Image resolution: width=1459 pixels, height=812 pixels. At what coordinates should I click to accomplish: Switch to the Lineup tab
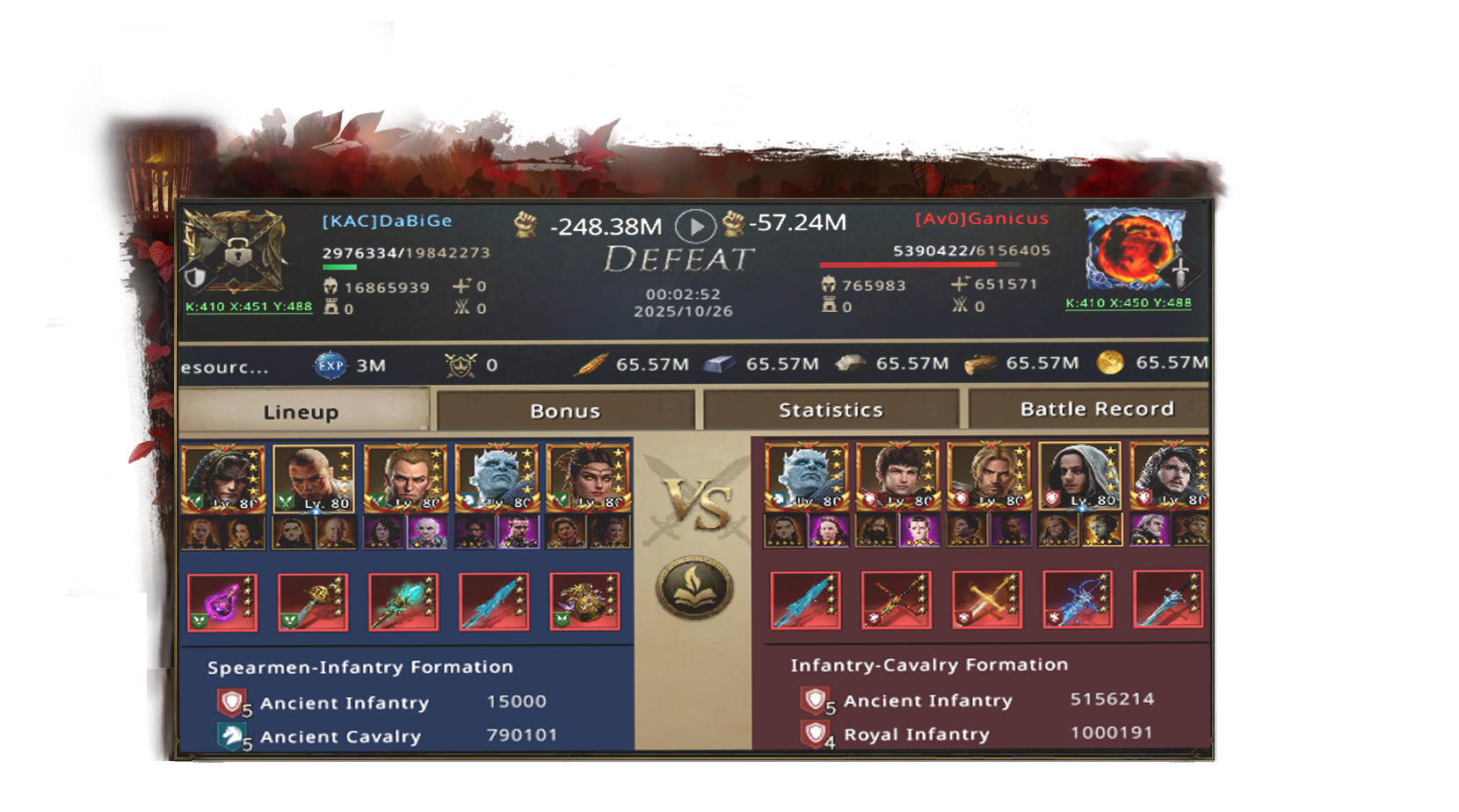(301, 411)
